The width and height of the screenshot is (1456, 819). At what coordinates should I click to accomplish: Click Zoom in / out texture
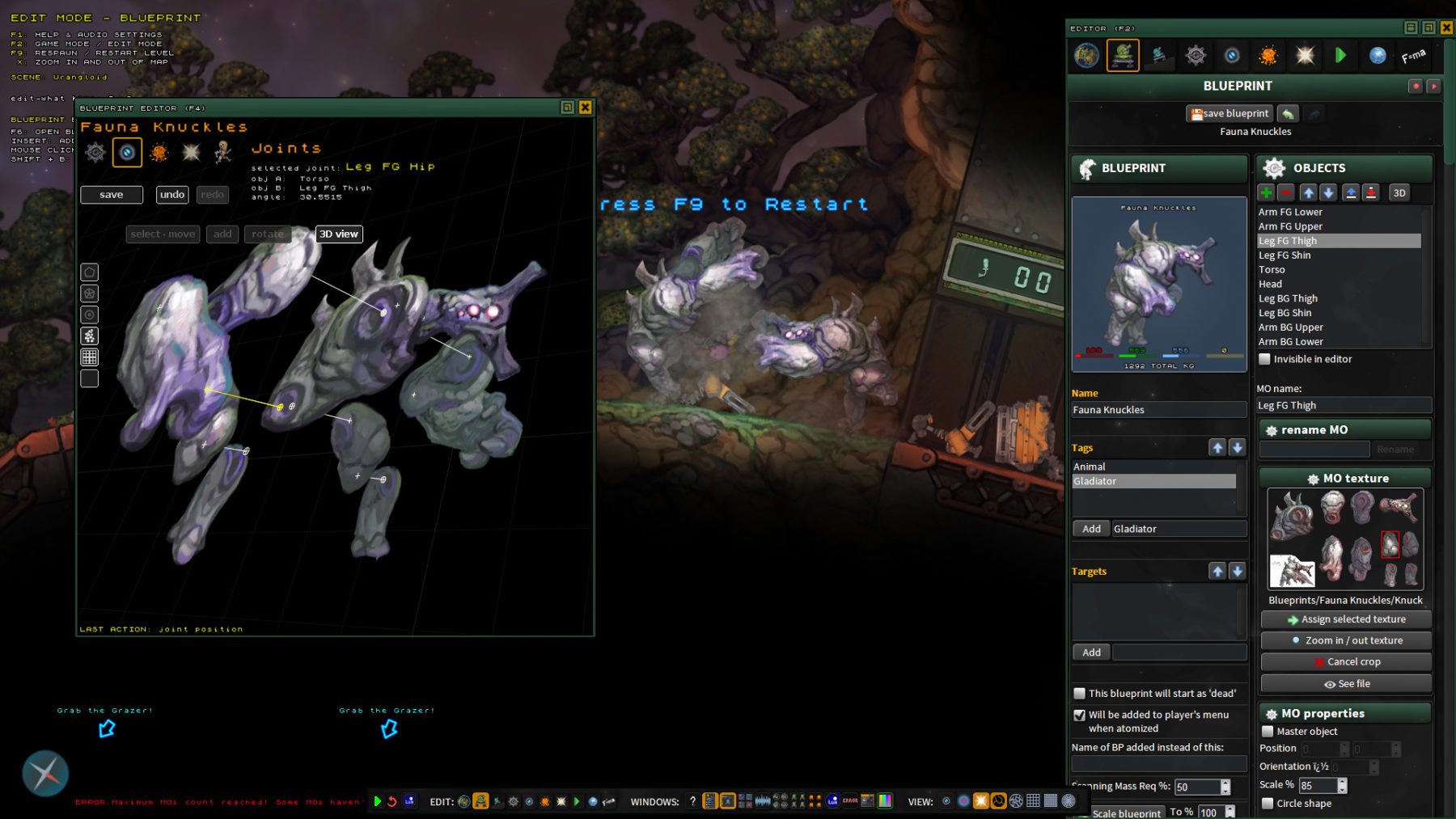(x=1346, y=640)
